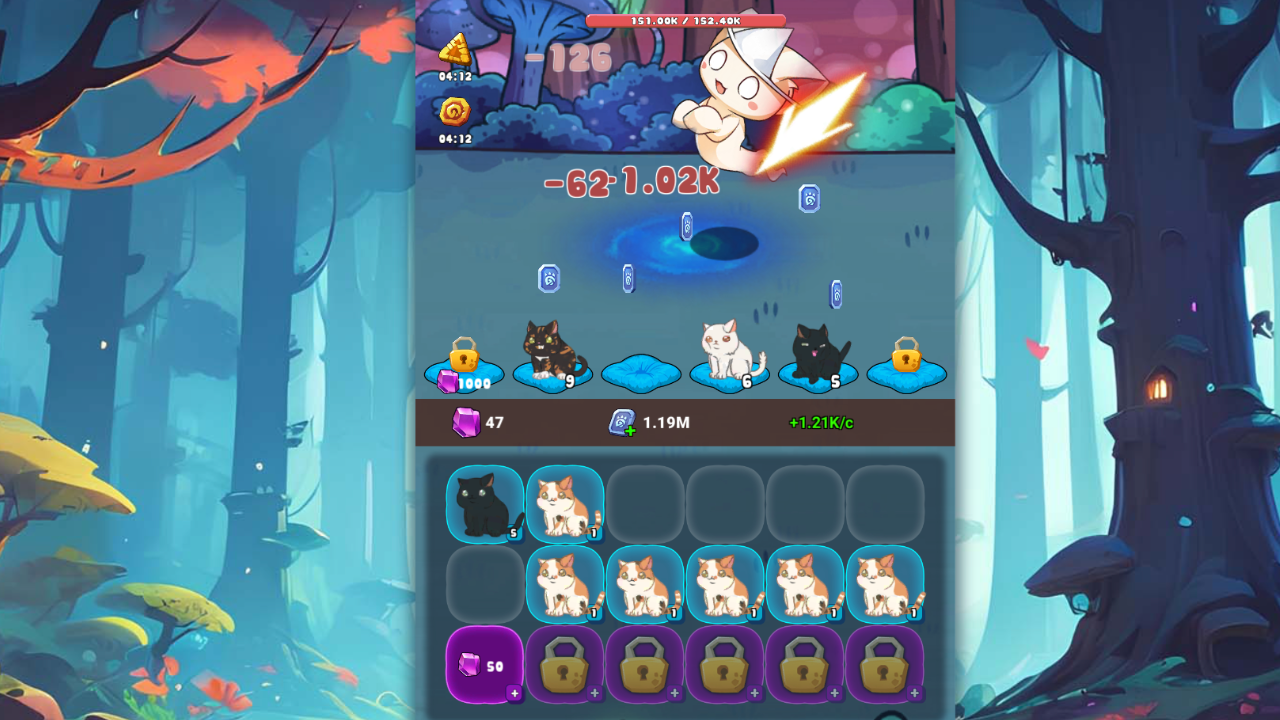
Task: Tap a falling paw token near the portal
Action: (x=685, y=228)
